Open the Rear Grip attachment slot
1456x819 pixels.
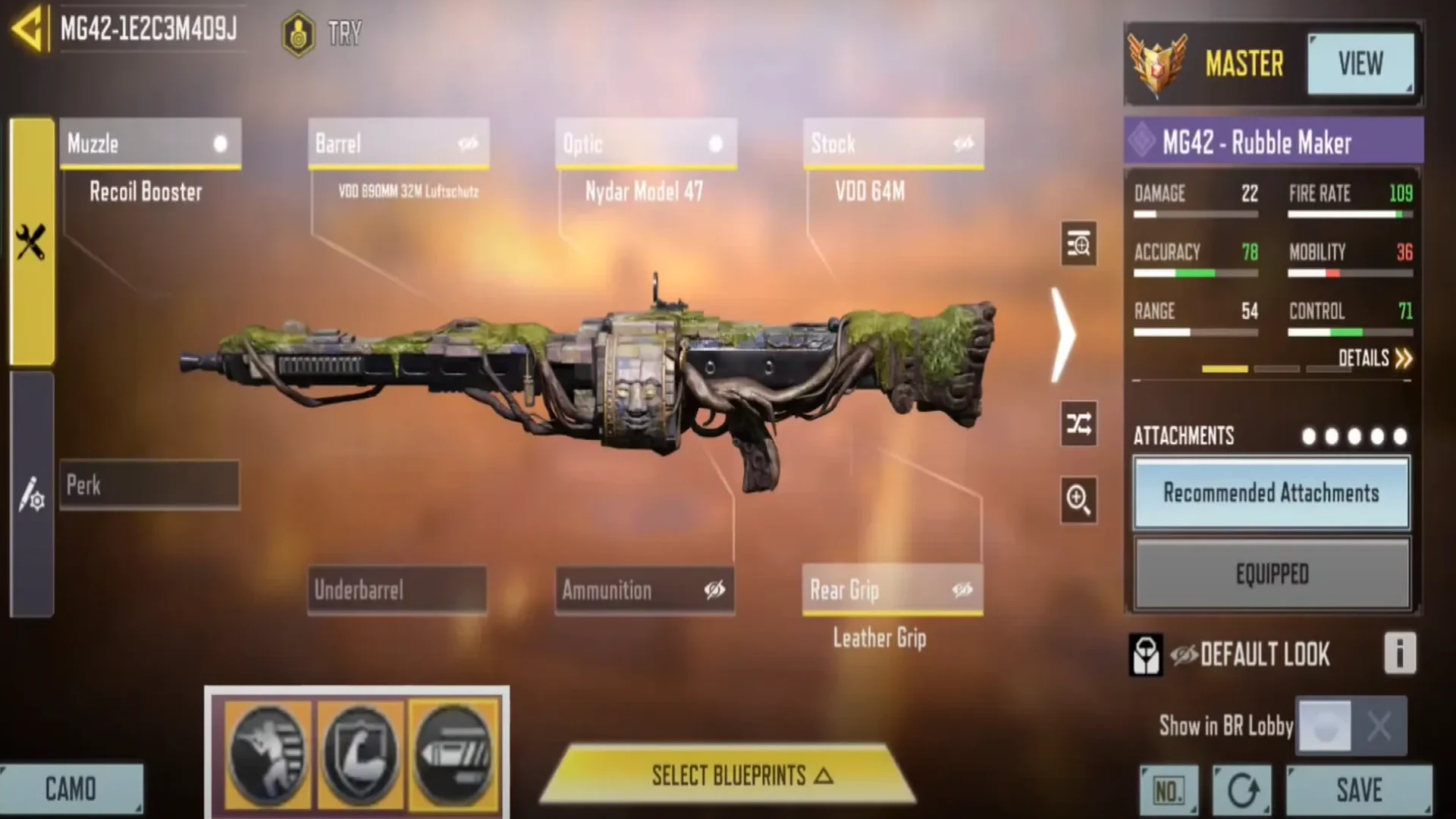tap(893, 589)
